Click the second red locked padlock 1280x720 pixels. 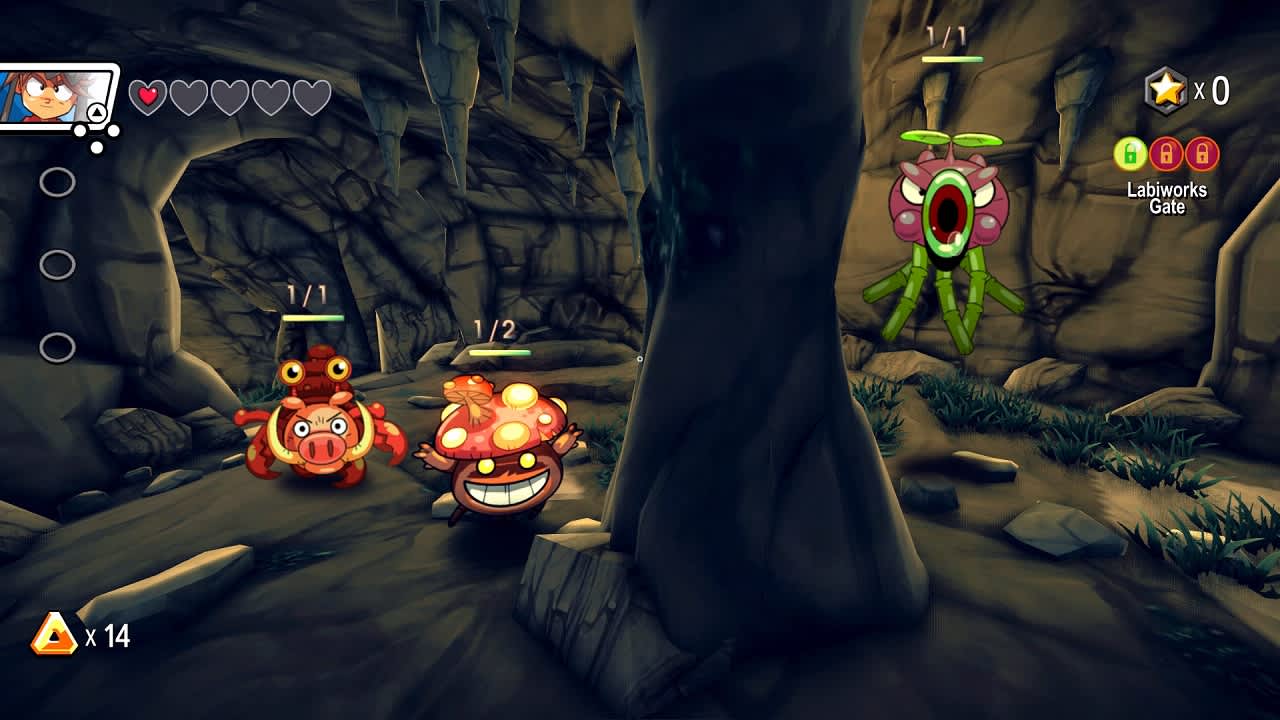(x=1202, y=153)
